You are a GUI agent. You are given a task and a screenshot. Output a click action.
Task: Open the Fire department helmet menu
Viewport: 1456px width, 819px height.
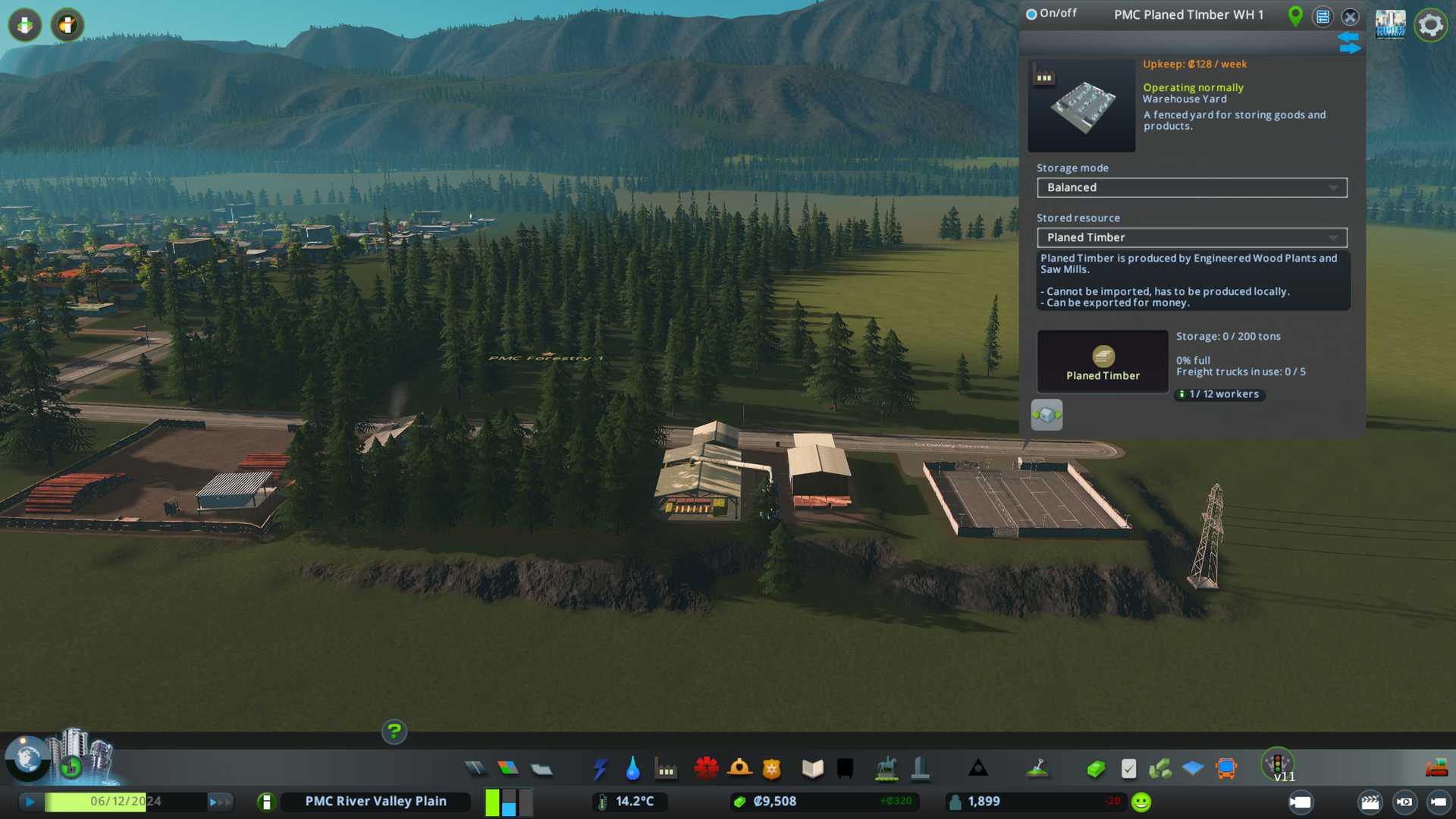point(739,769)
